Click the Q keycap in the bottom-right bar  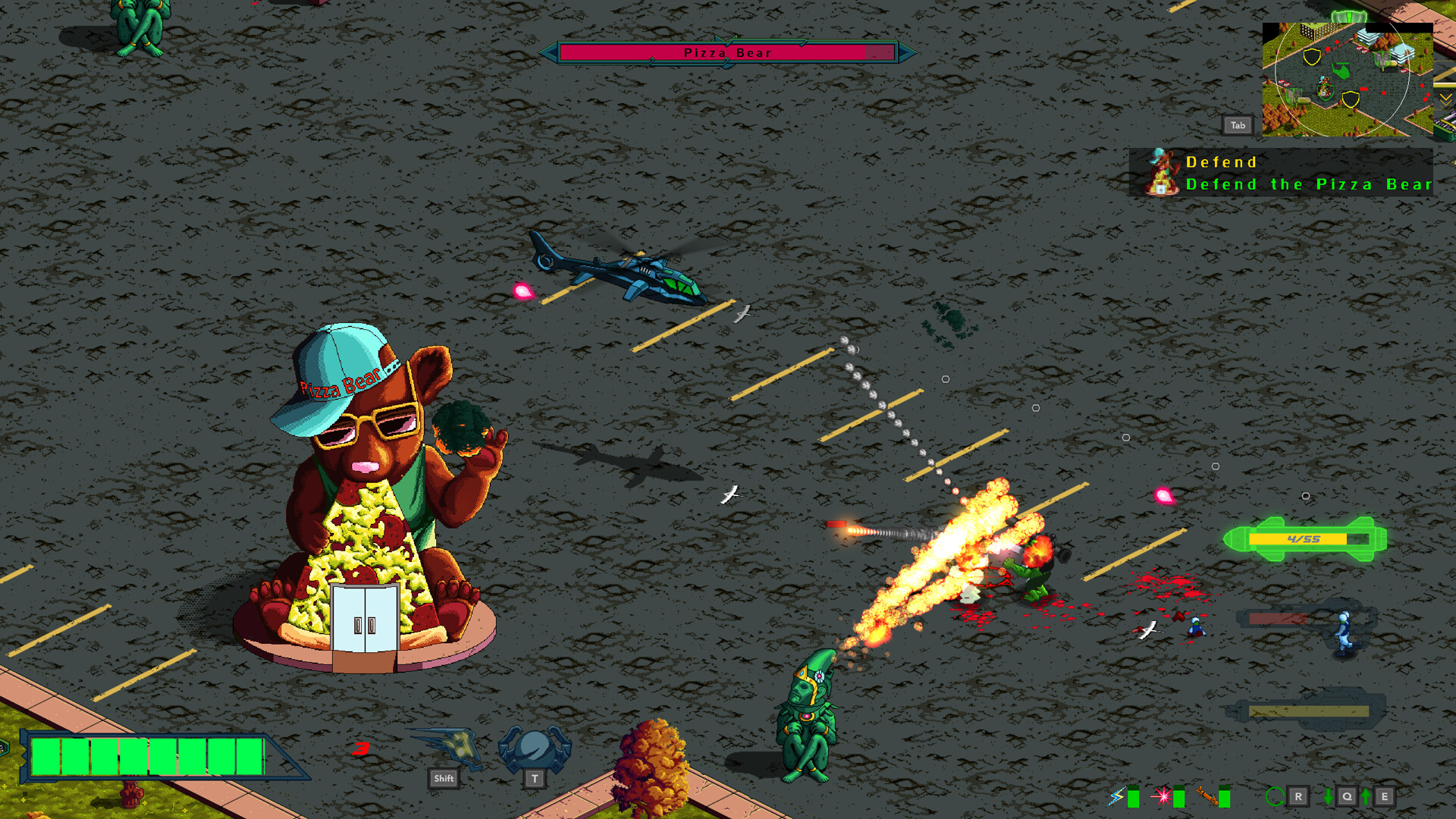[x=1347, y=796]
